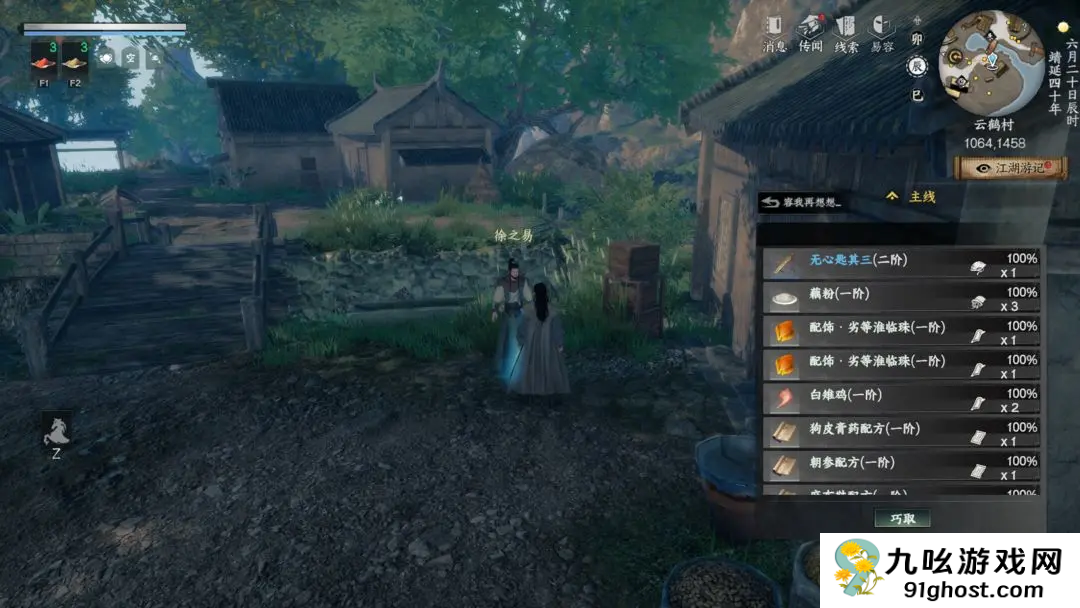Viewport: 1080px width, 608px height.
Task: Select the 无心匙其三 item row
Action: coord(900,264)
